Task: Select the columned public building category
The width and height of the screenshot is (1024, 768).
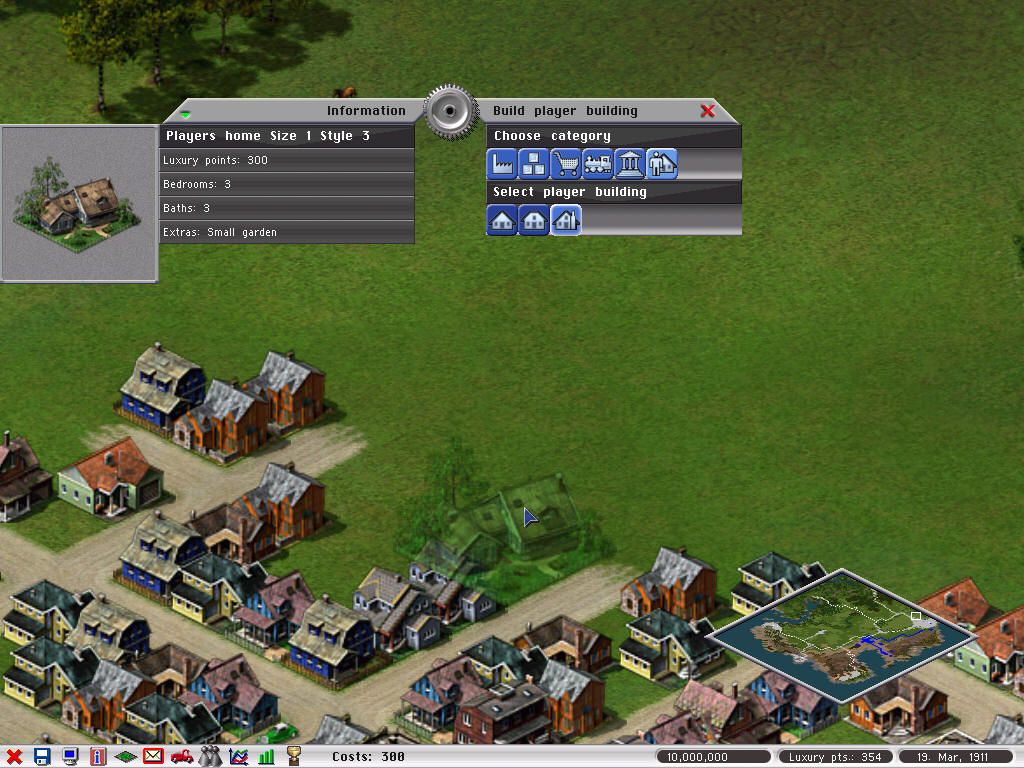Action: coord(630,163)
